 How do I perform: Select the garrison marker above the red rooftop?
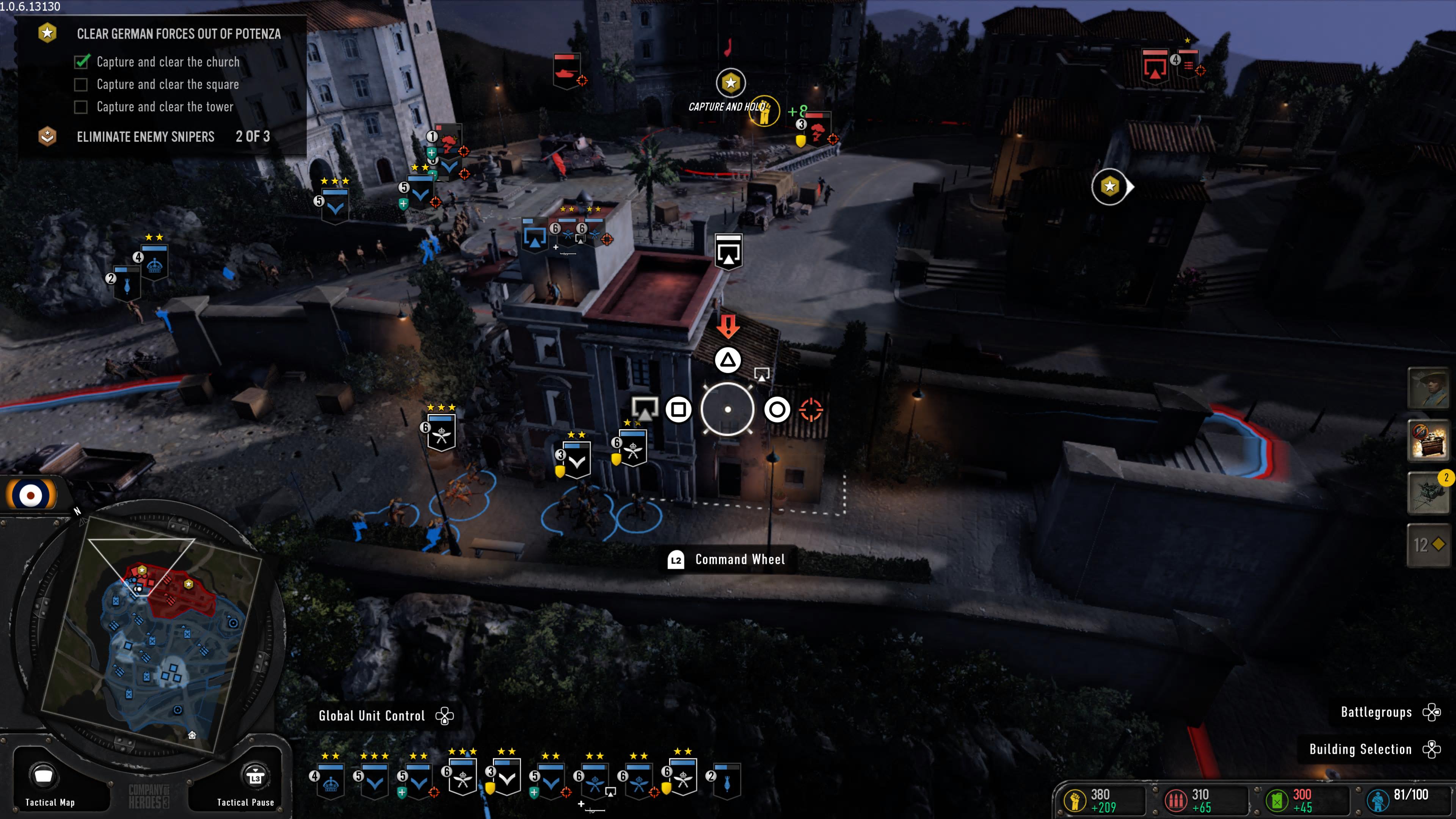[x=728, y=251]
